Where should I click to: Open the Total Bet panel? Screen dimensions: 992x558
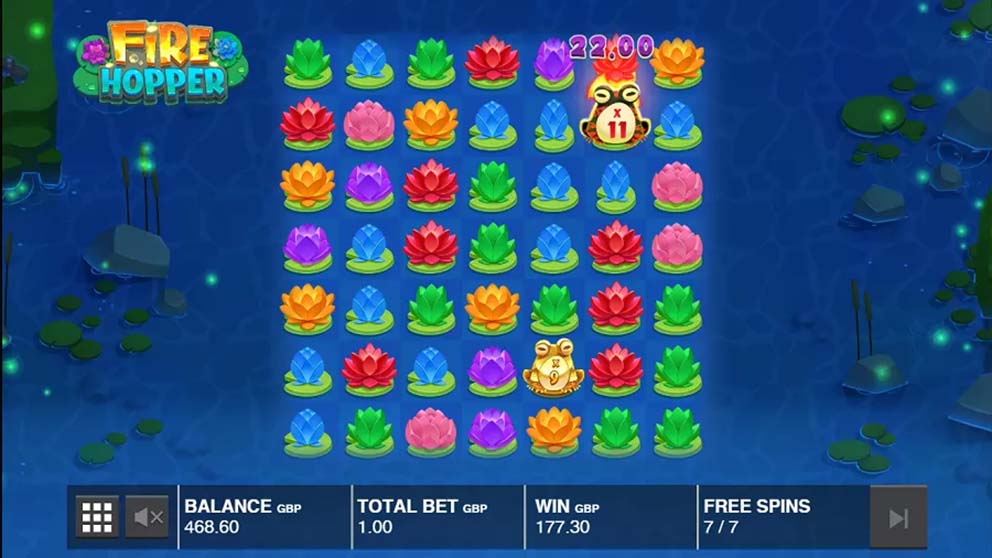(x=437, y=516)
